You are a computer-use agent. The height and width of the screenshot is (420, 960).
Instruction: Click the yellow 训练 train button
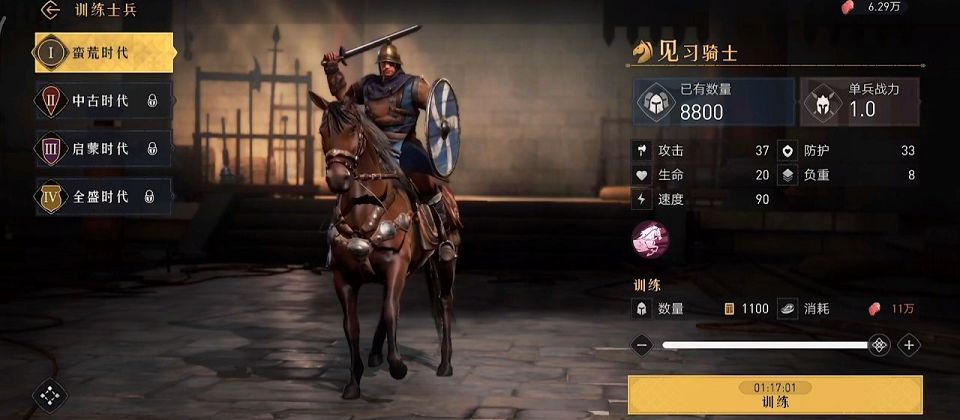[x=775, y=394]
